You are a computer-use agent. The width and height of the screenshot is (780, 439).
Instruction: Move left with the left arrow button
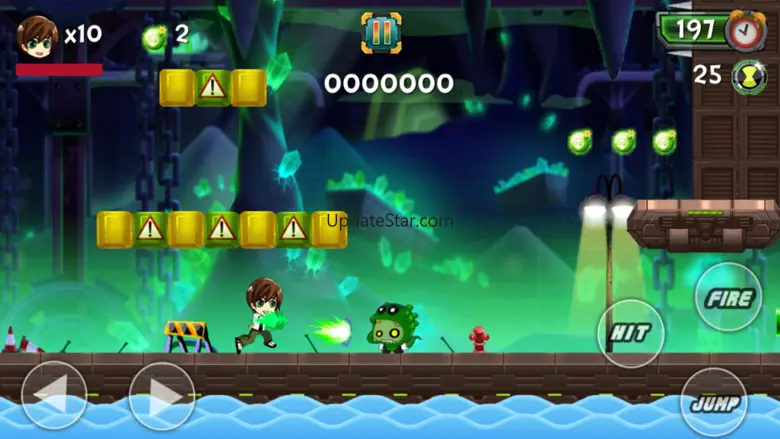click(x=54, y=395)
